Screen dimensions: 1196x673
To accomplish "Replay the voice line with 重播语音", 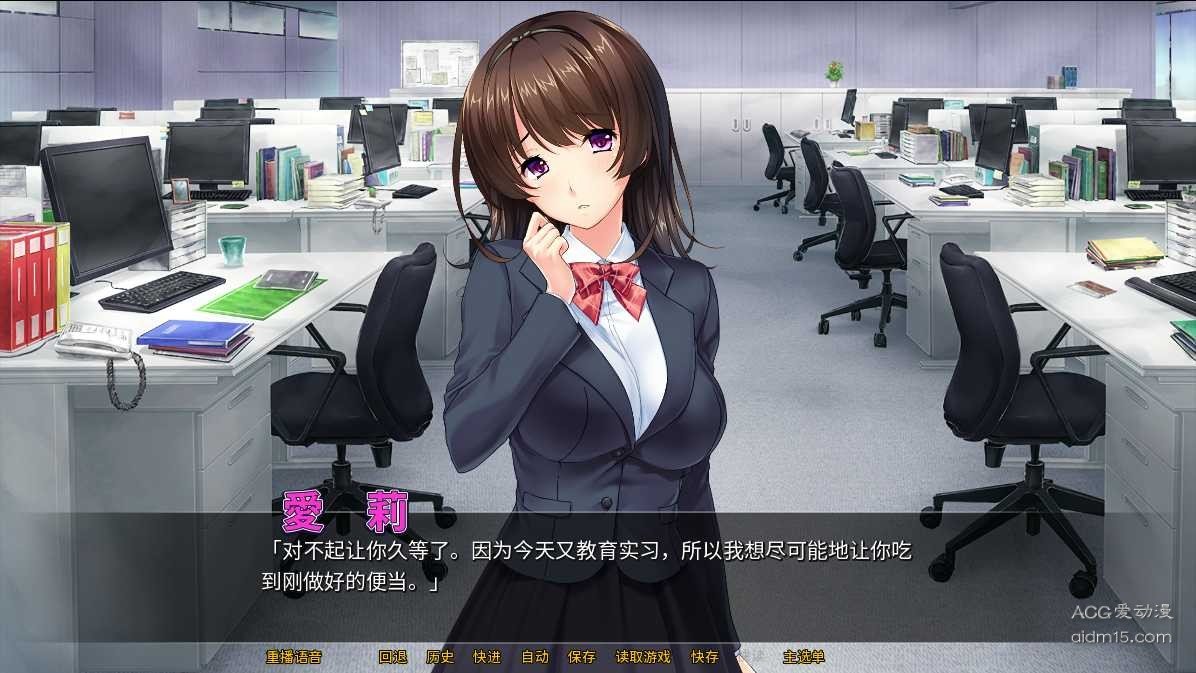I will (294, 657).
